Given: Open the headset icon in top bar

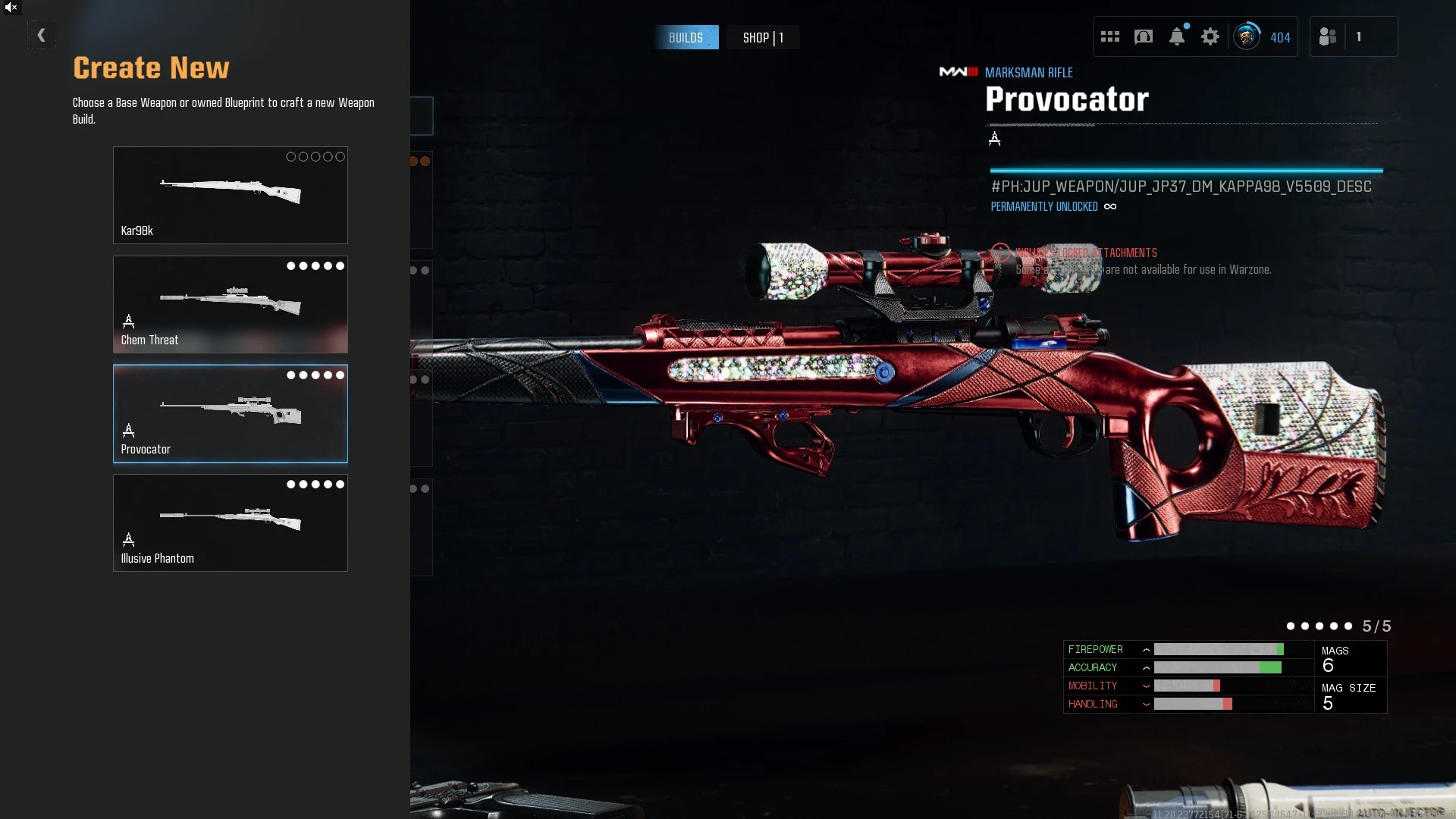Looking at the screenshot, I should 1143,36.
